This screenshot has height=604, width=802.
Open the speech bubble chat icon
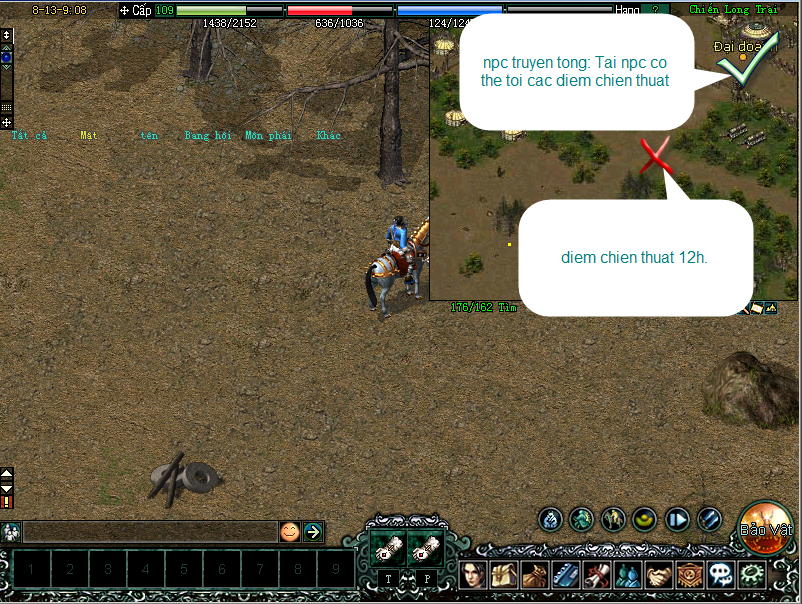[x=721, y=575]
